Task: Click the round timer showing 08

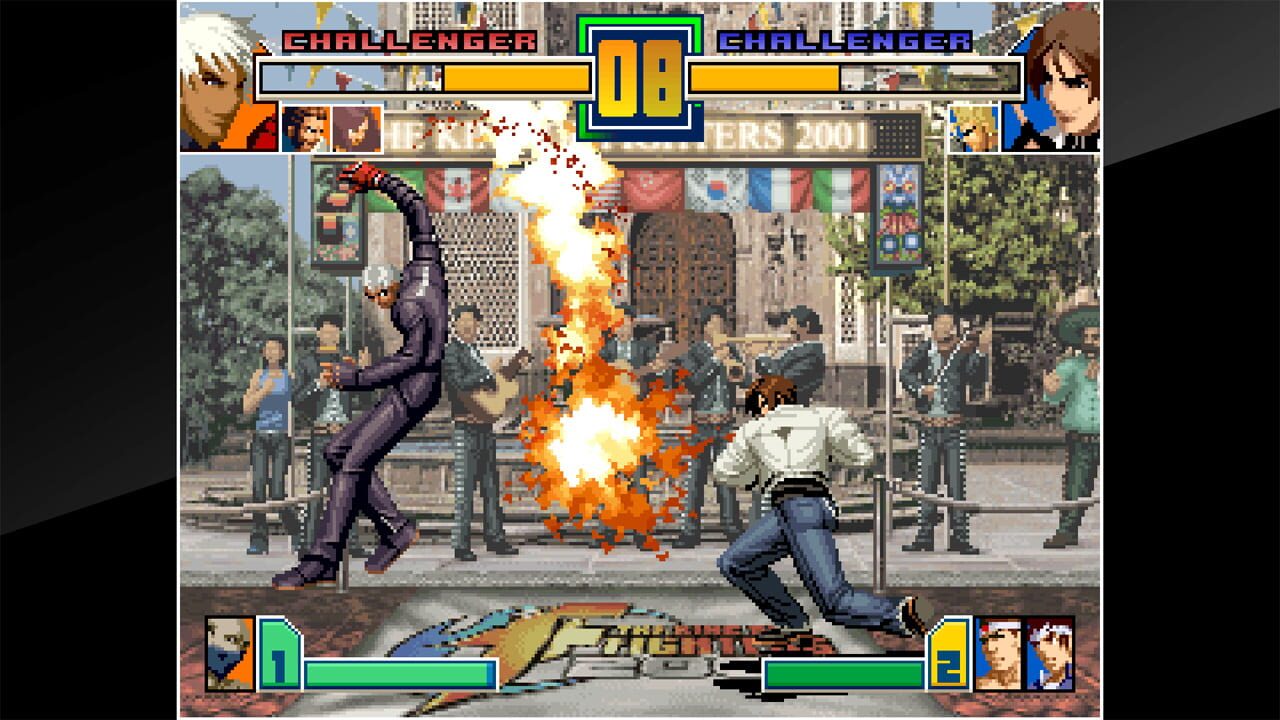Action: pos(640,75)
